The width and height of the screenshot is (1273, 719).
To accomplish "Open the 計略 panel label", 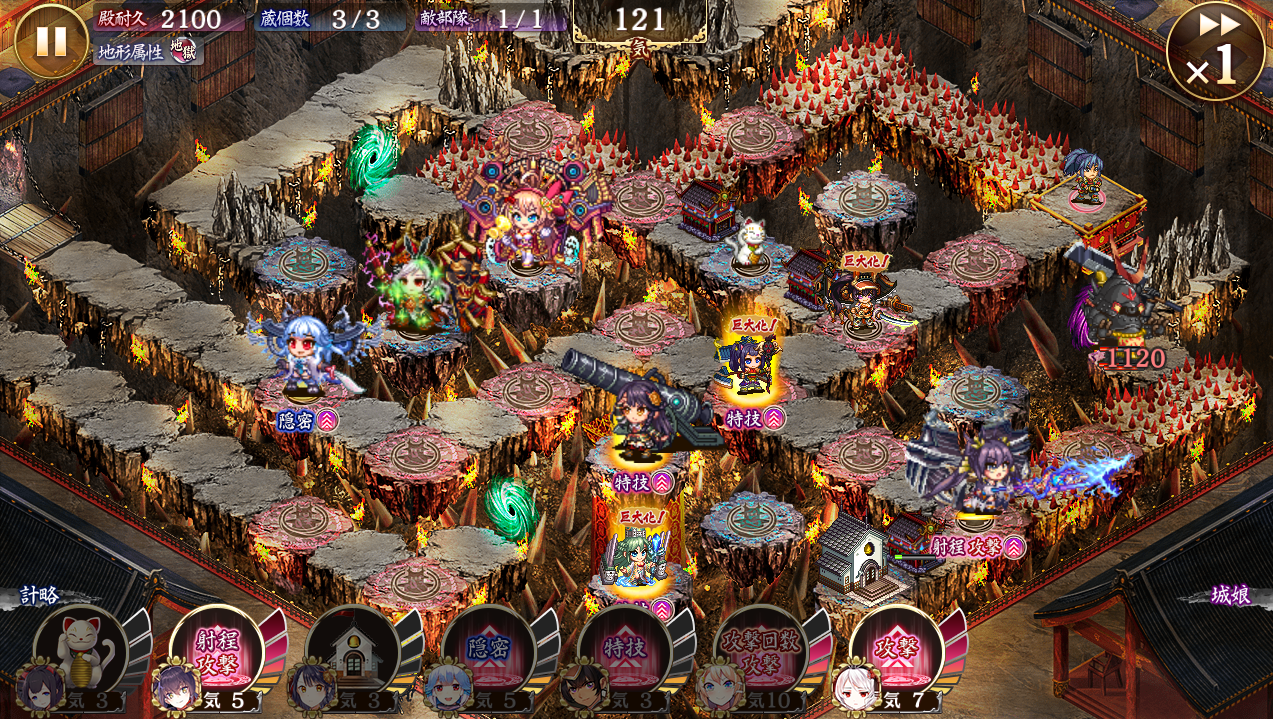I will (x=40, y=596).
